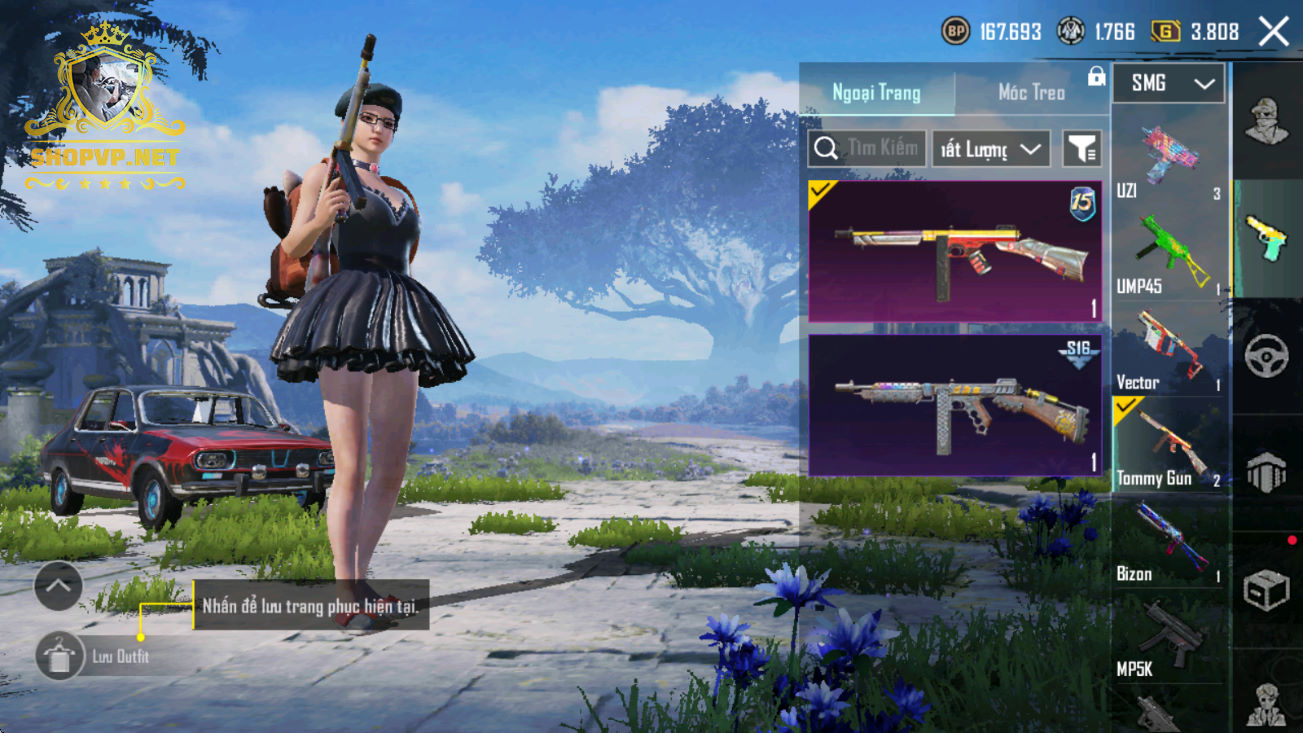Pick Vector from the weapon list
The width and height of the screenshot is (1303, 733).
pyautogui.click(x=1168, y=352)
